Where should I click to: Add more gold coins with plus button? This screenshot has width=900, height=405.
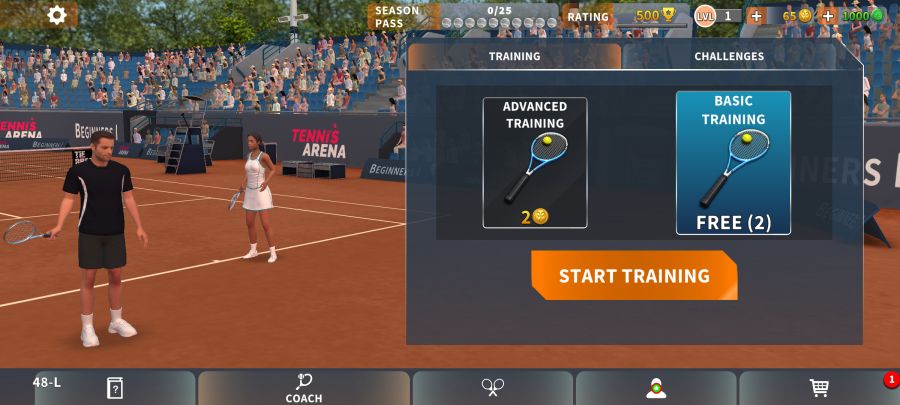pos(756,16)
